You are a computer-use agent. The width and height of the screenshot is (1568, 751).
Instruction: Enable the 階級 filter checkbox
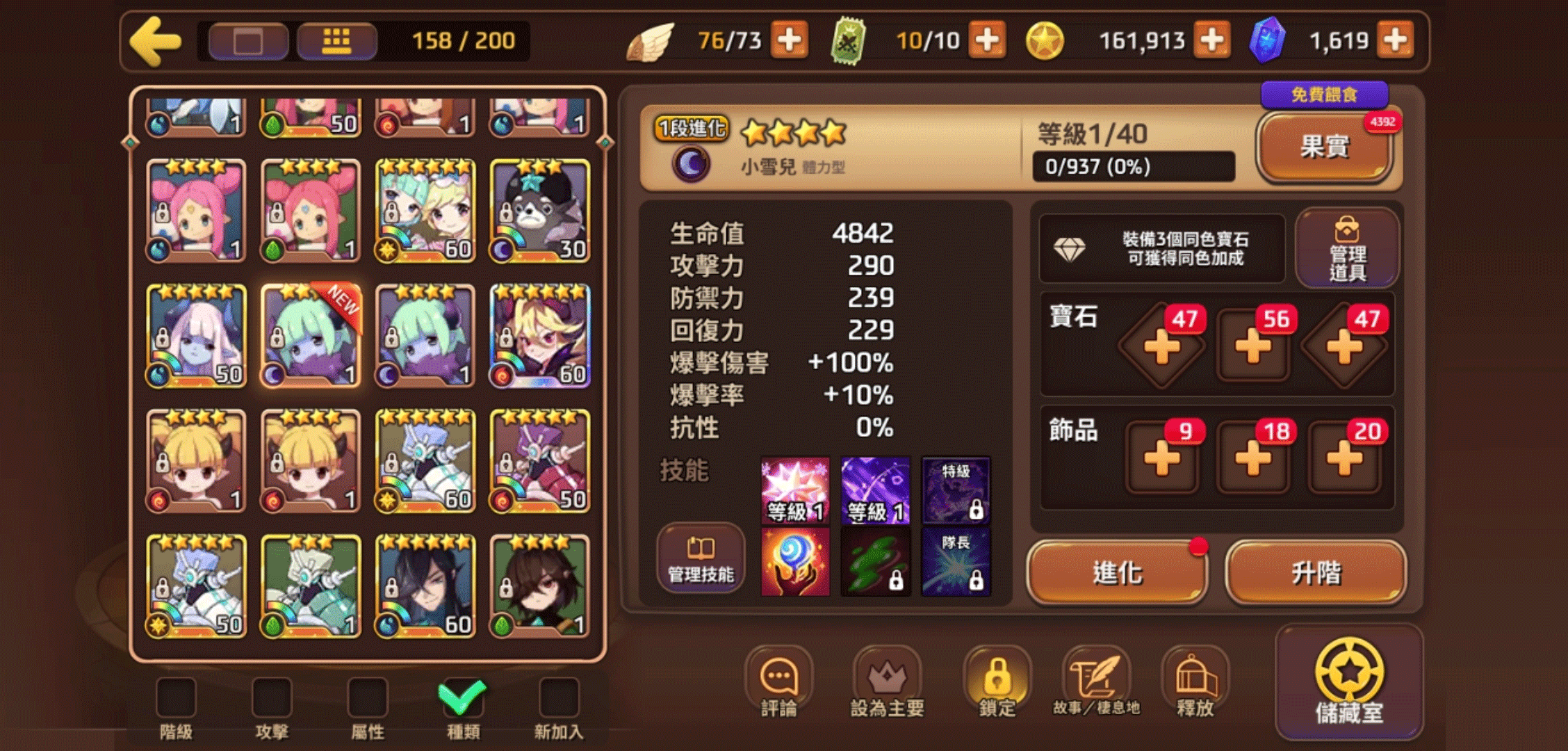[x=177, y=695]
